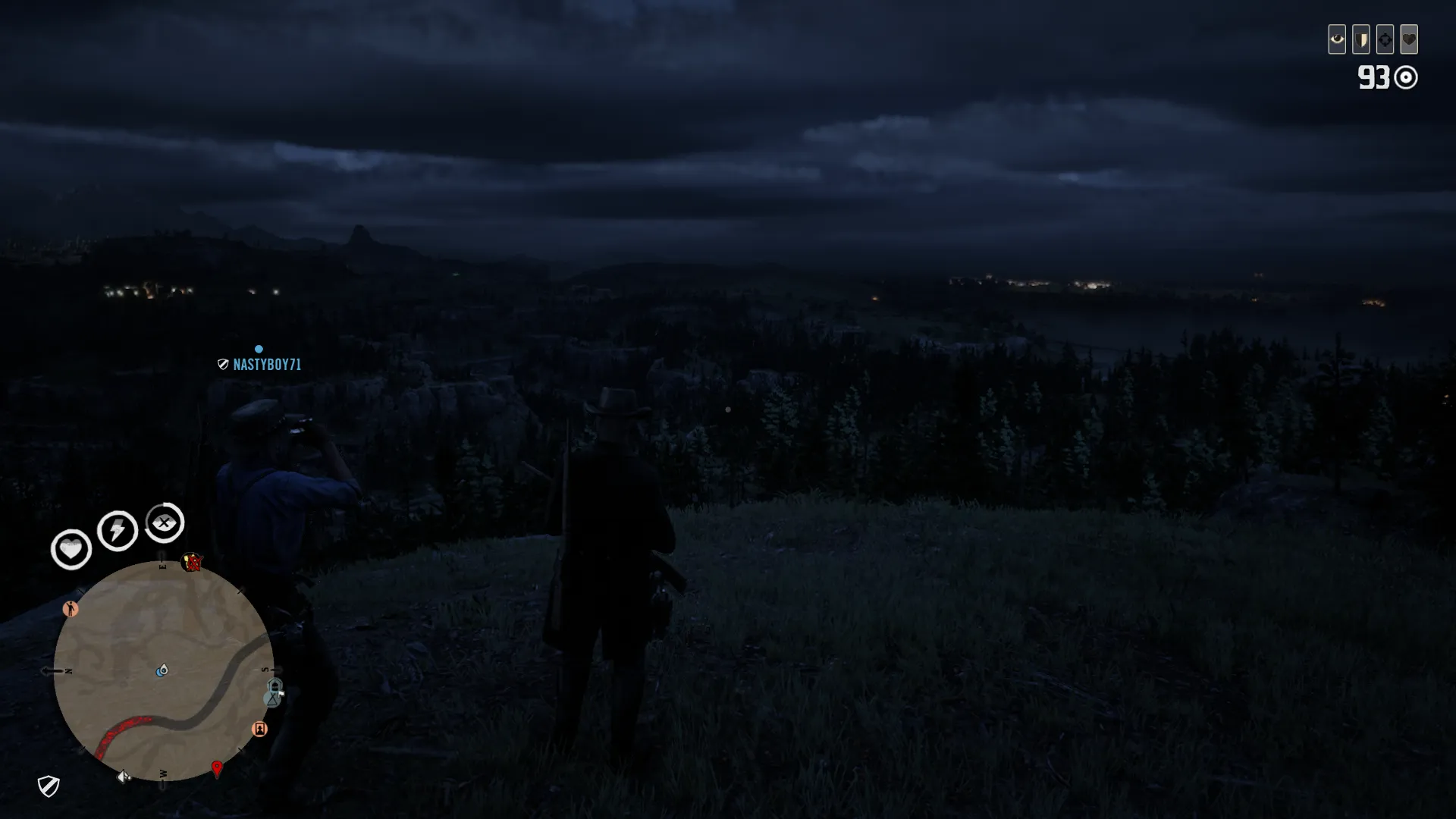Viewport: 1456px width, 819px height.
Task: Click the defensive shield icon in corner
Action: 49,786
